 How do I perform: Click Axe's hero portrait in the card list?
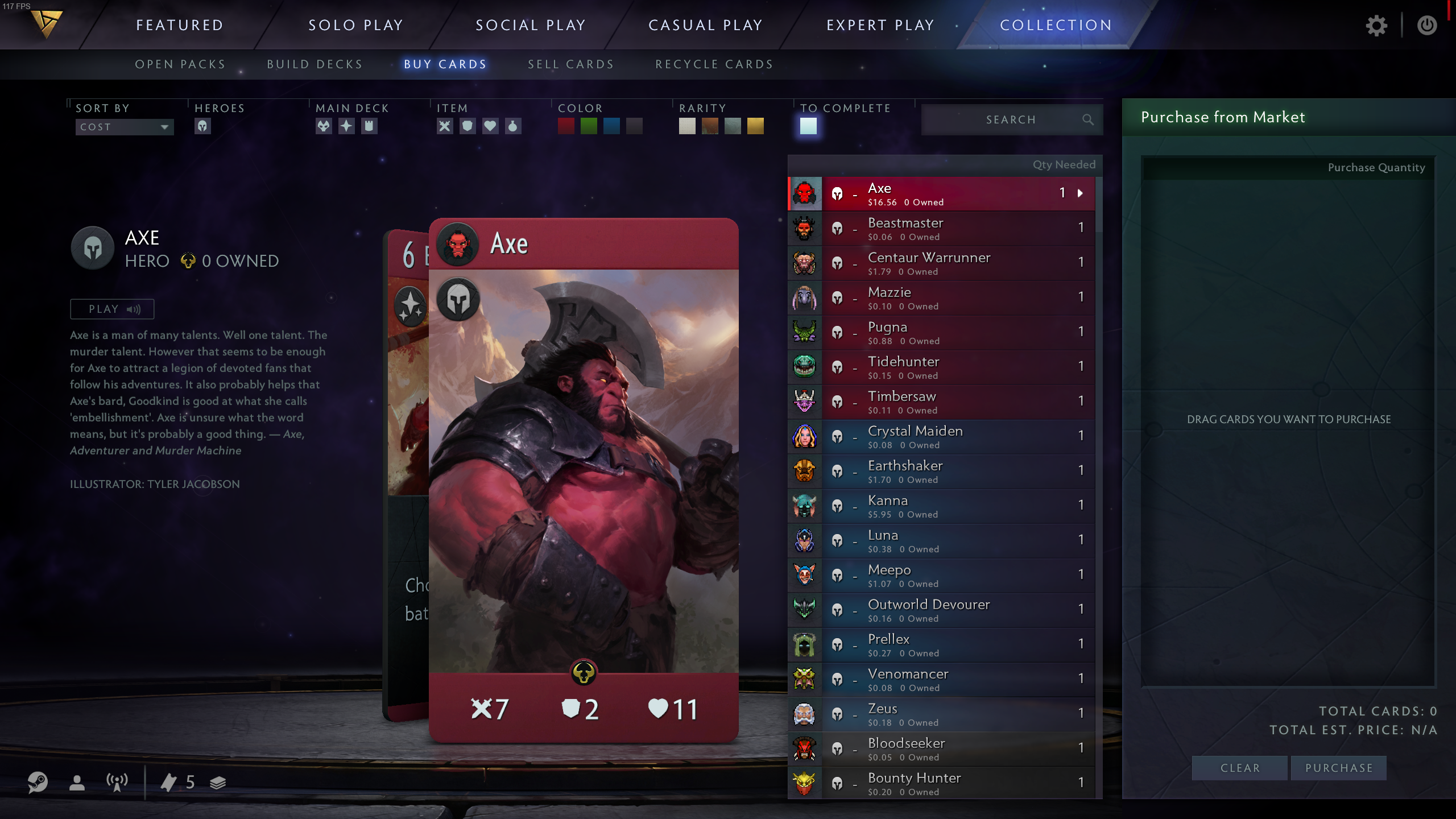(x=804, y=193)
